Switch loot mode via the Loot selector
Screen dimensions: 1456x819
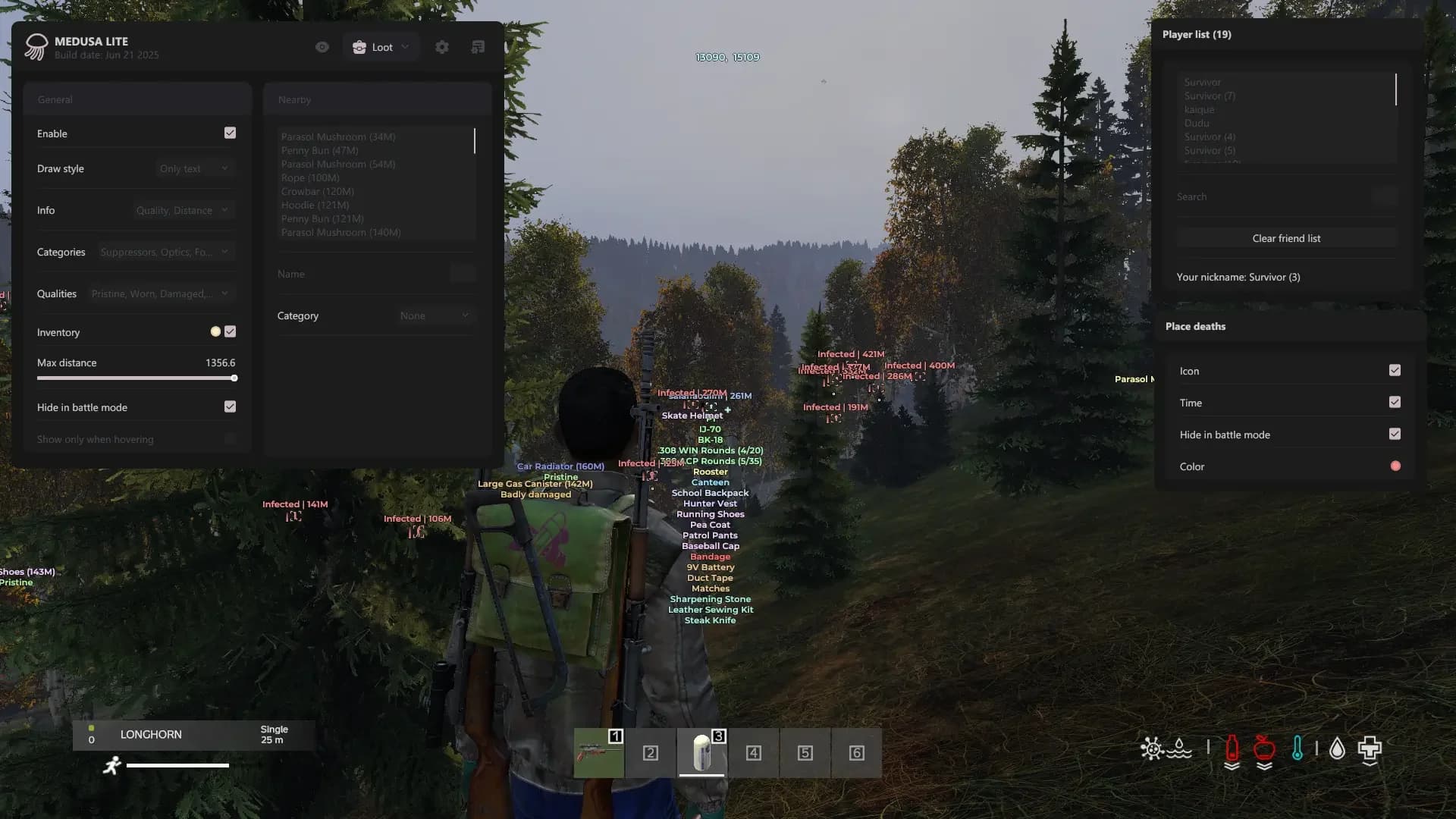pyautogui.click(x=381, y=46)
